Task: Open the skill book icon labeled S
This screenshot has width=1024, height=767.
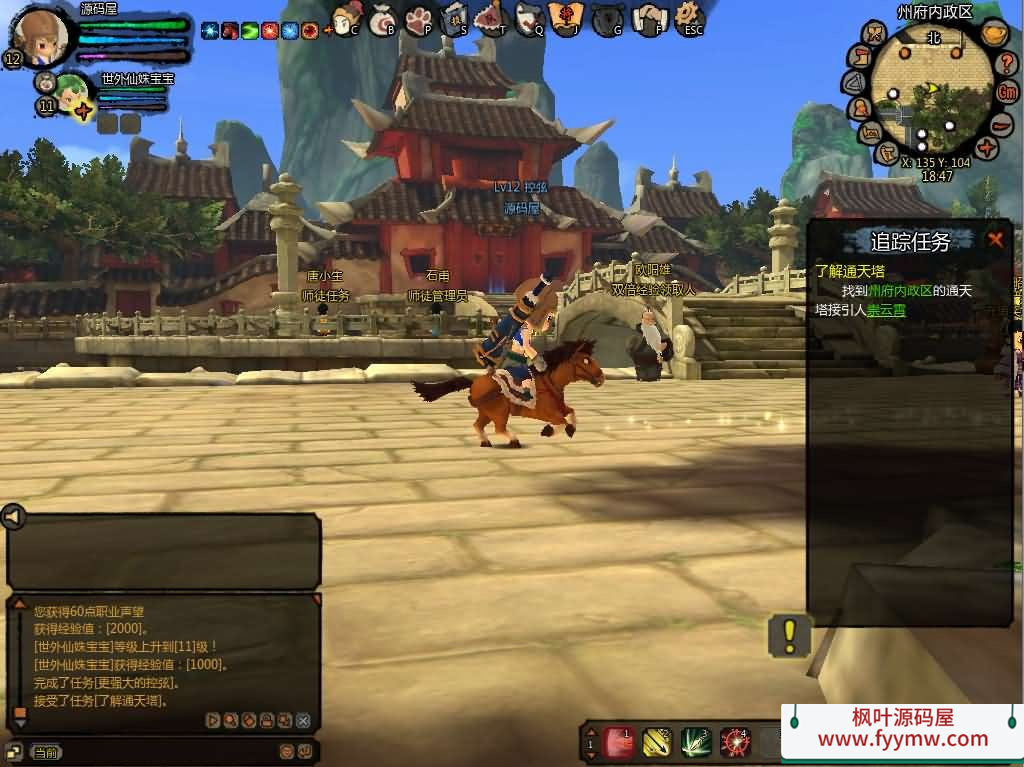Action: click(x=455, y=19)
